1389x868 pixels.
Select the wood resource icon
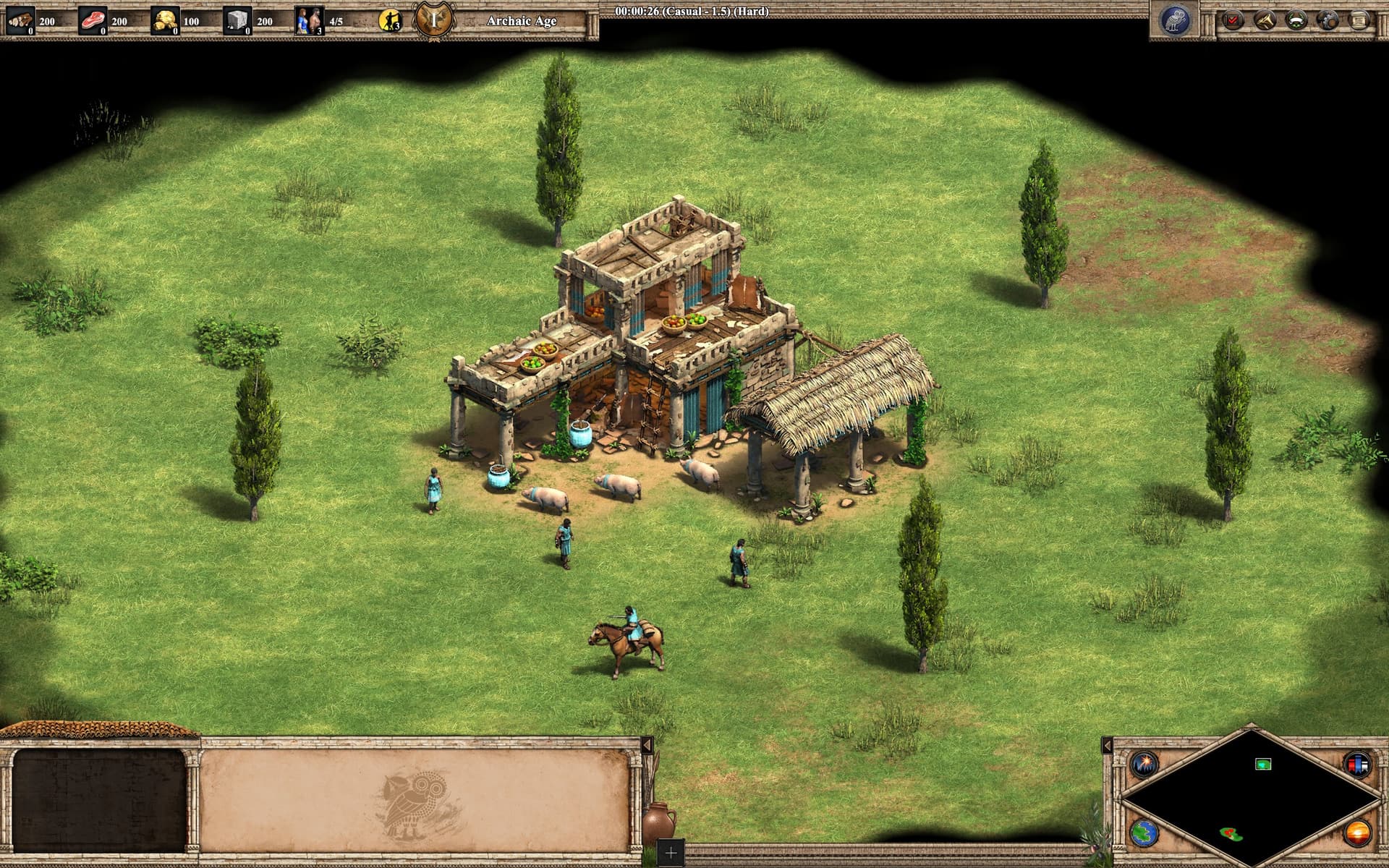20,21
